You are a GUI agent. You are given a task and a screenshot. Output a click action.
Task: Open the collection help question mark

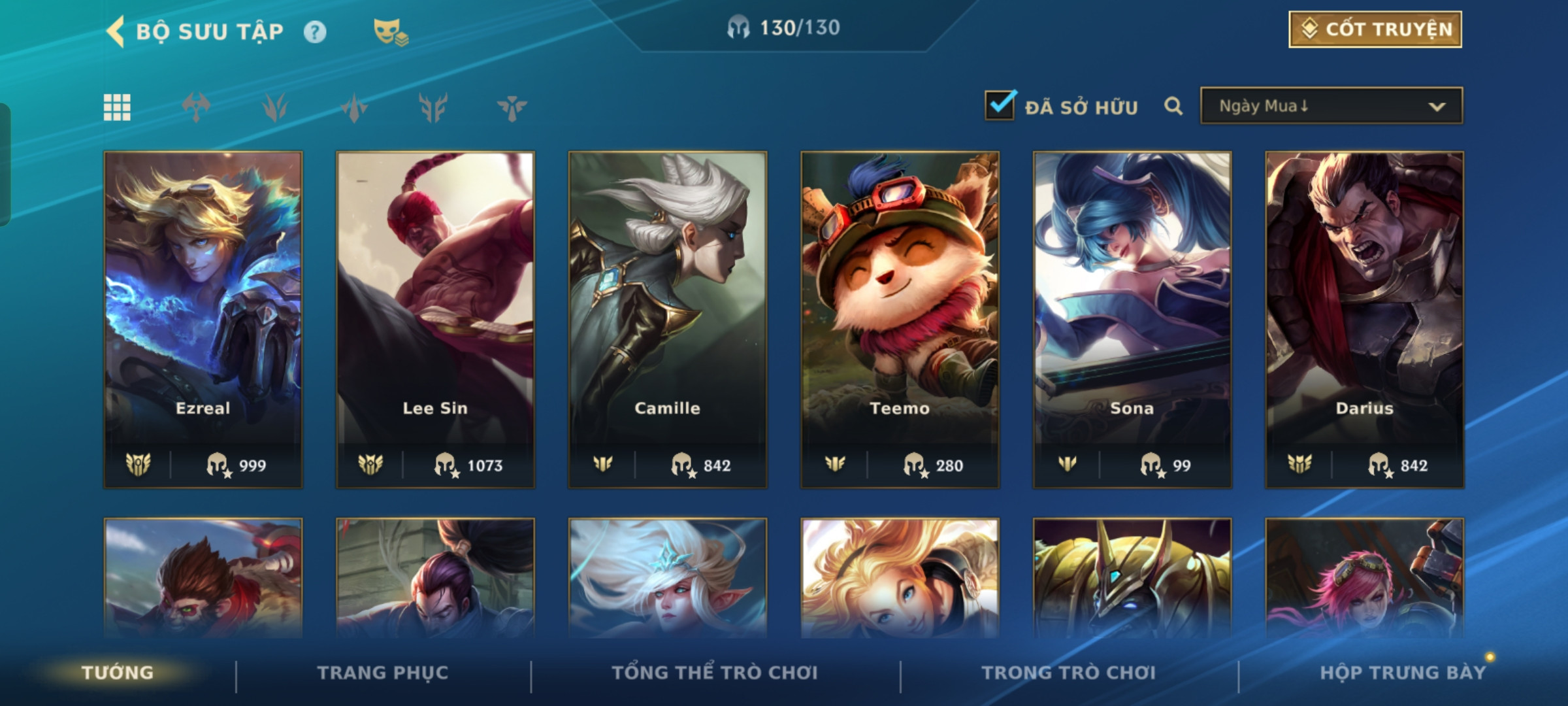click(315, 31)
